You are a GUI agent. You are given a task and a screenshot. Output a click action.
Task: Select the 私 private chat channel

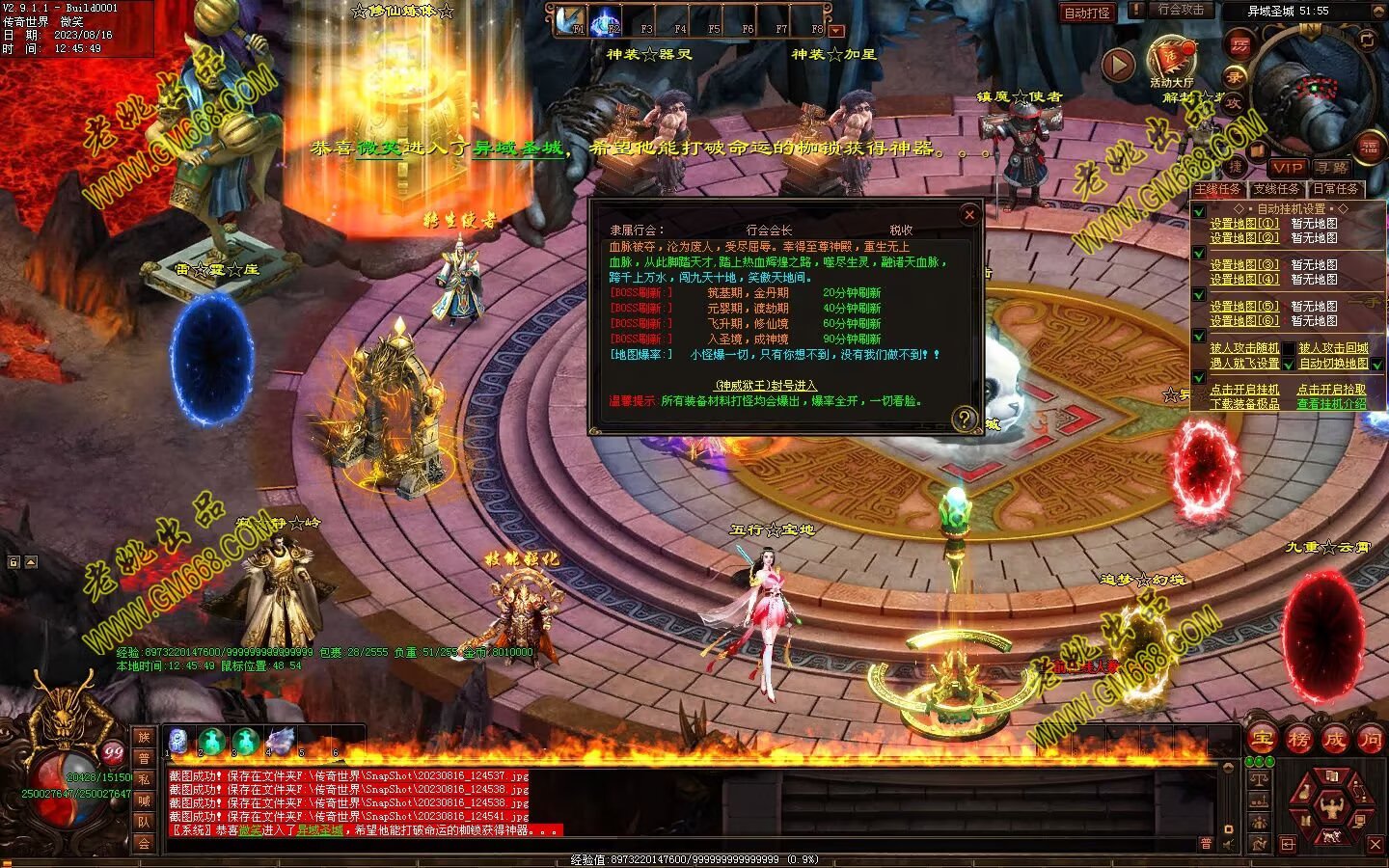pyautogui.click(x=144, y=779)
